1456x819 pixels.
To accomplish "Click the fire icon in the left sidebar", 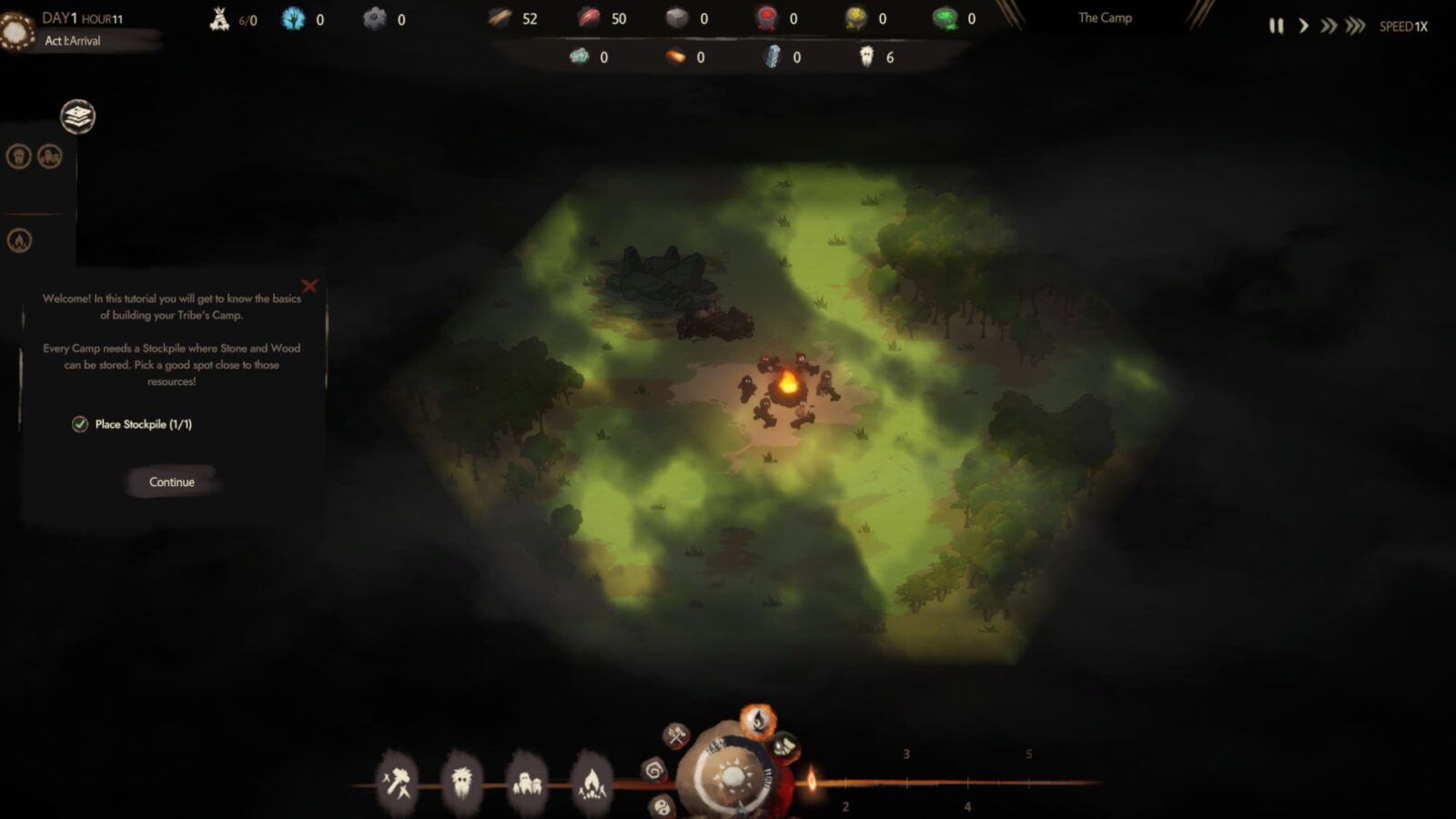I will 19,239.
